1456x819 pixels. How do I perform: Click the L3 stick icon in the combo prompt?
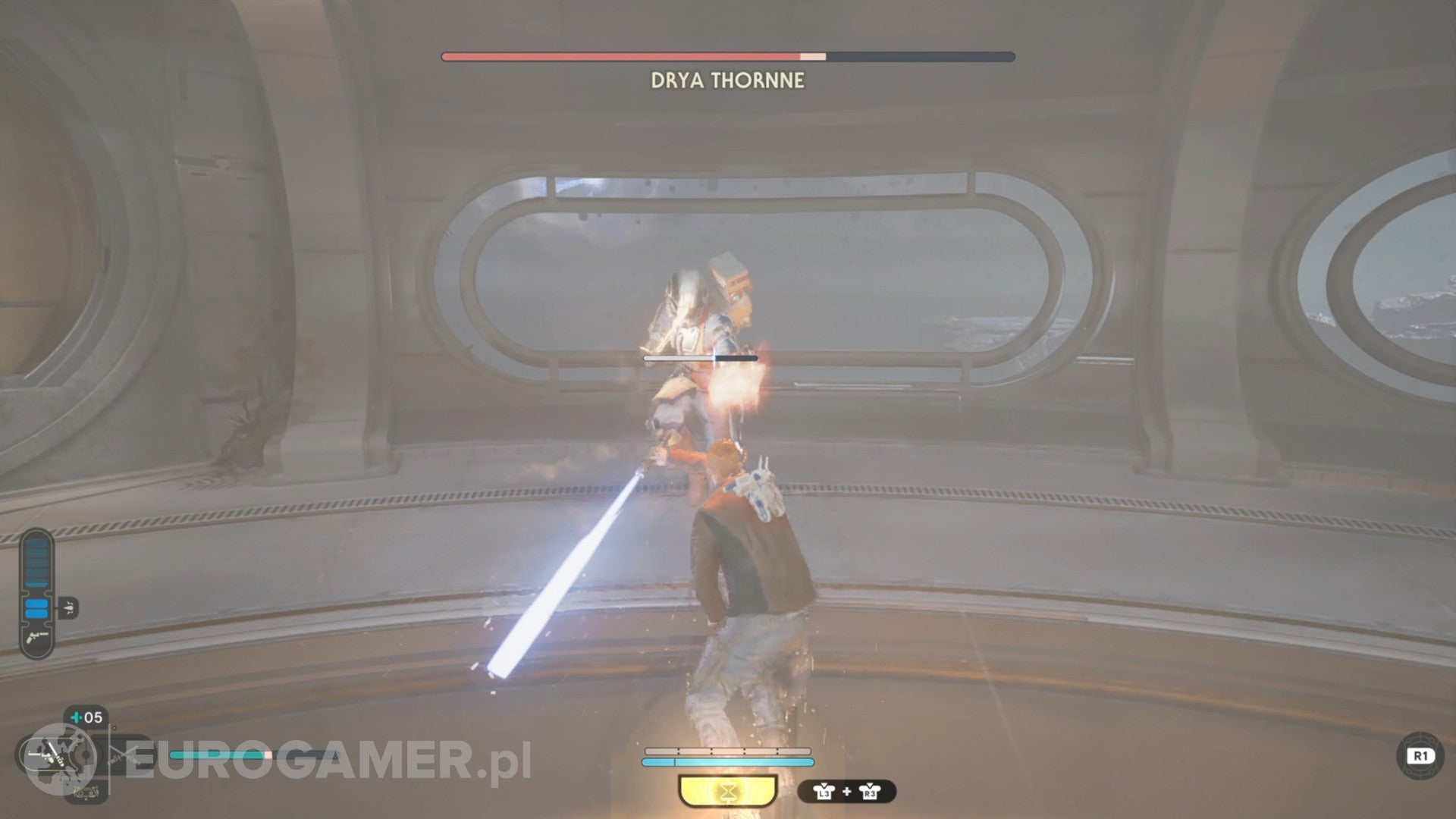coord(824,792)
